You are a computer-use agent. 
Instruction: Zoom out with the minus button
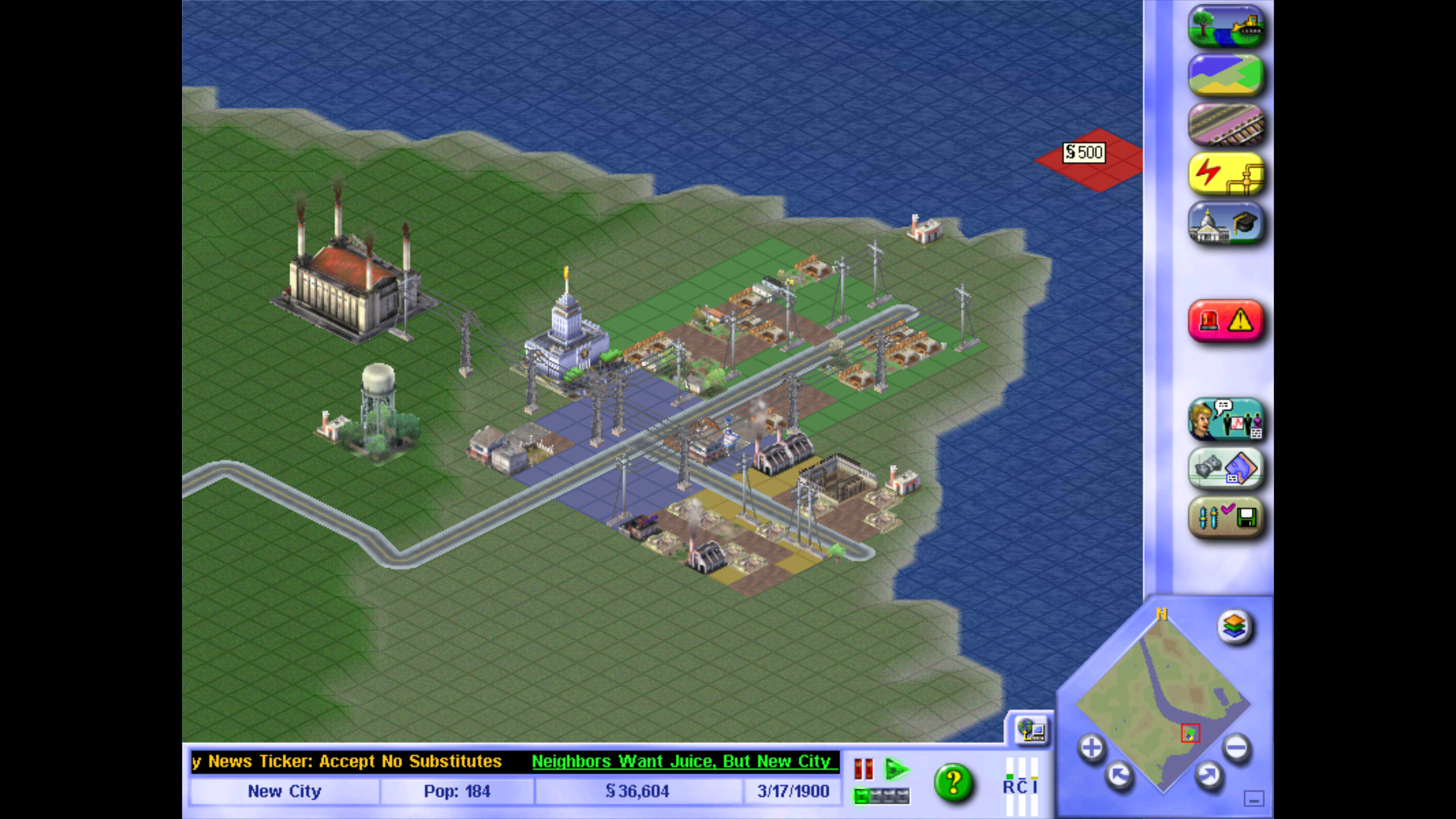coord(1236,748)
